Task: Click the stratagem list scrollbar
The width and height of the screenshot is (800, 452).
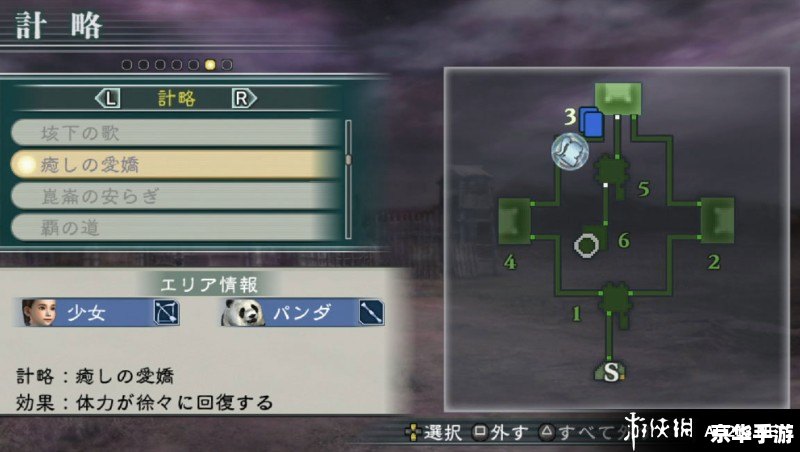Action: click(349, 160)
